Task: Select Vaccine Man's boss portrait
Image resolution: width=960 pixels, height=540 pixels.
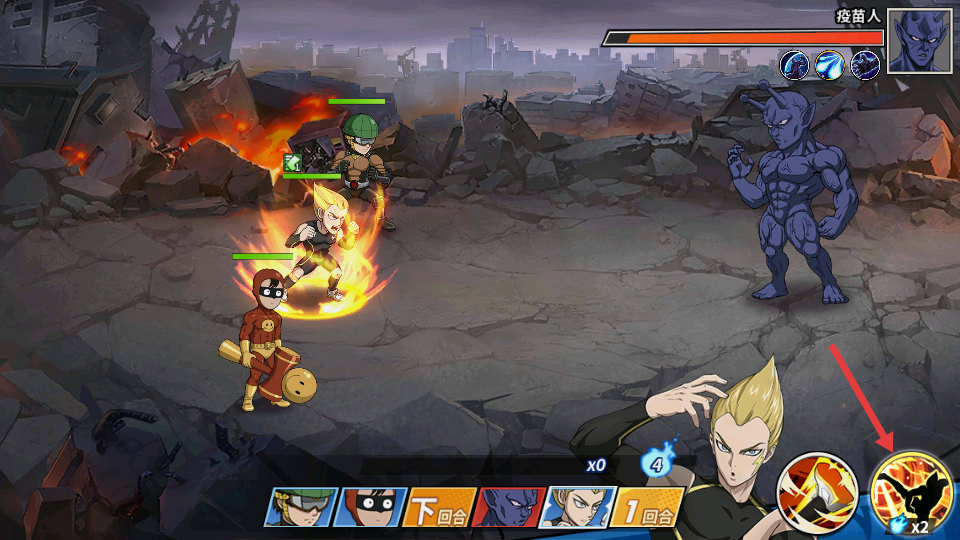Action: tap(919, 41)
